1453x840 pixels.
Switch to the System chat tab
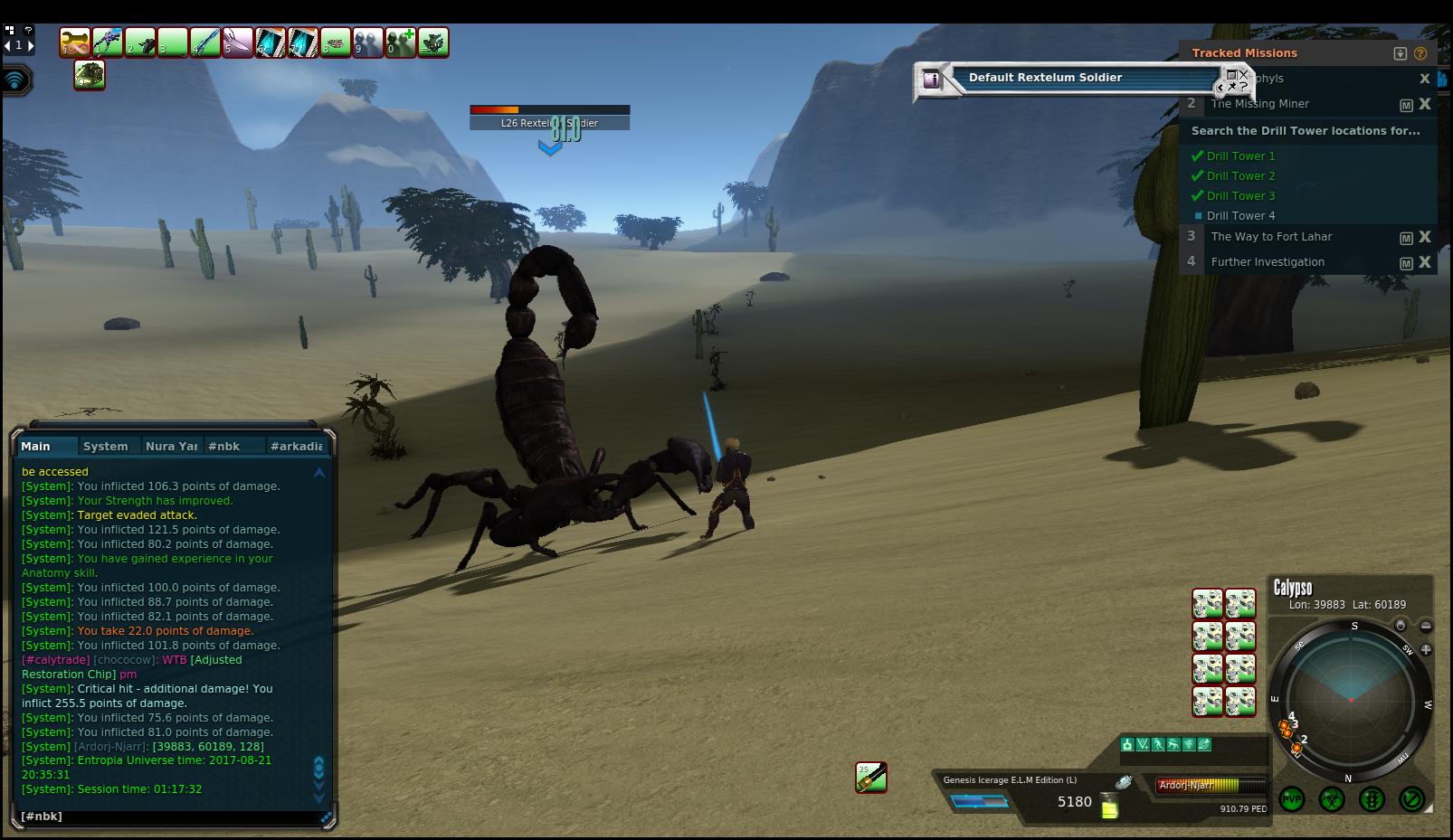(105, 446)
